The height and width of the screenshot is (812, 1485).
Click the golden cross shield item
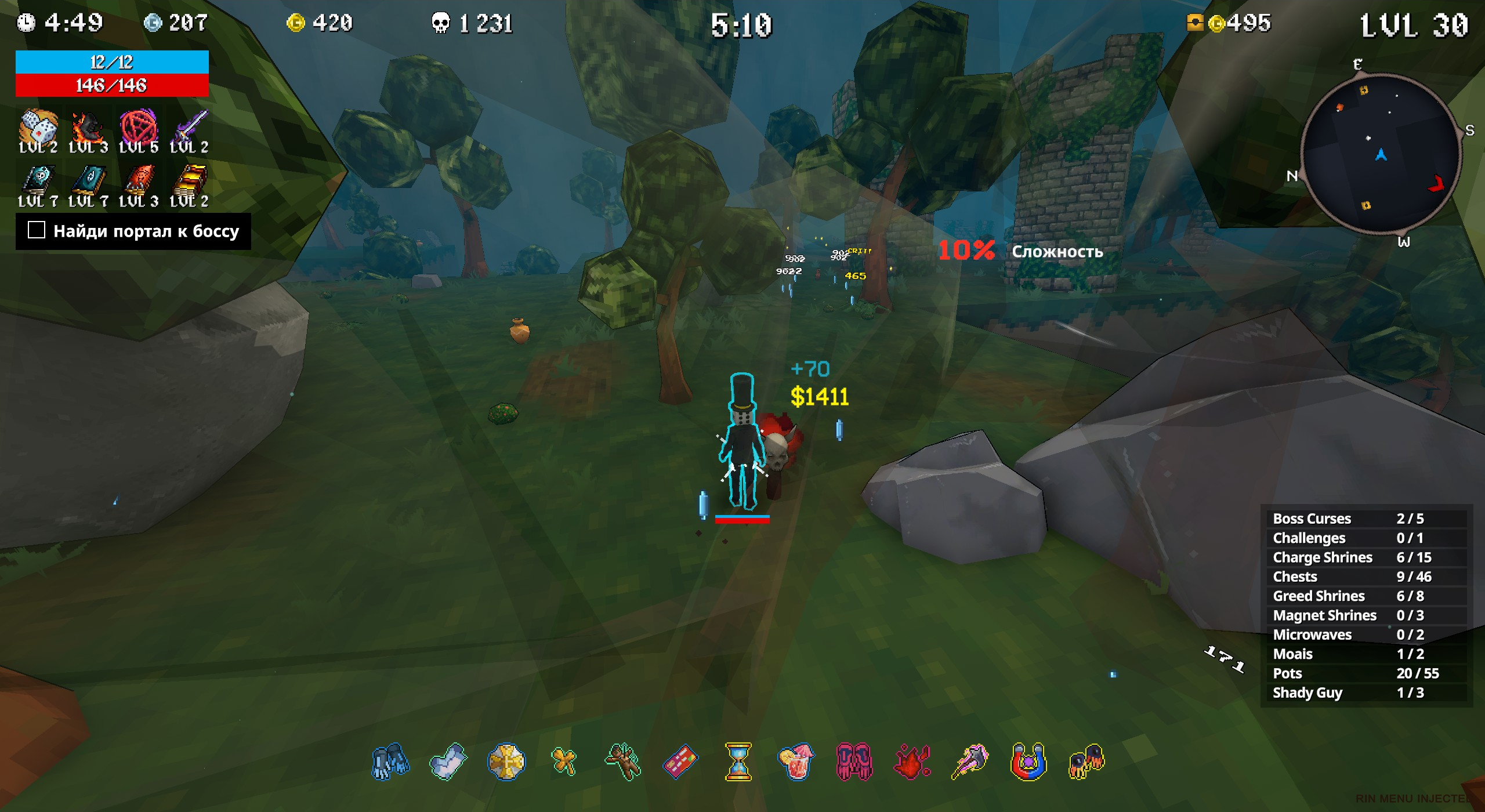pos(506,761)
